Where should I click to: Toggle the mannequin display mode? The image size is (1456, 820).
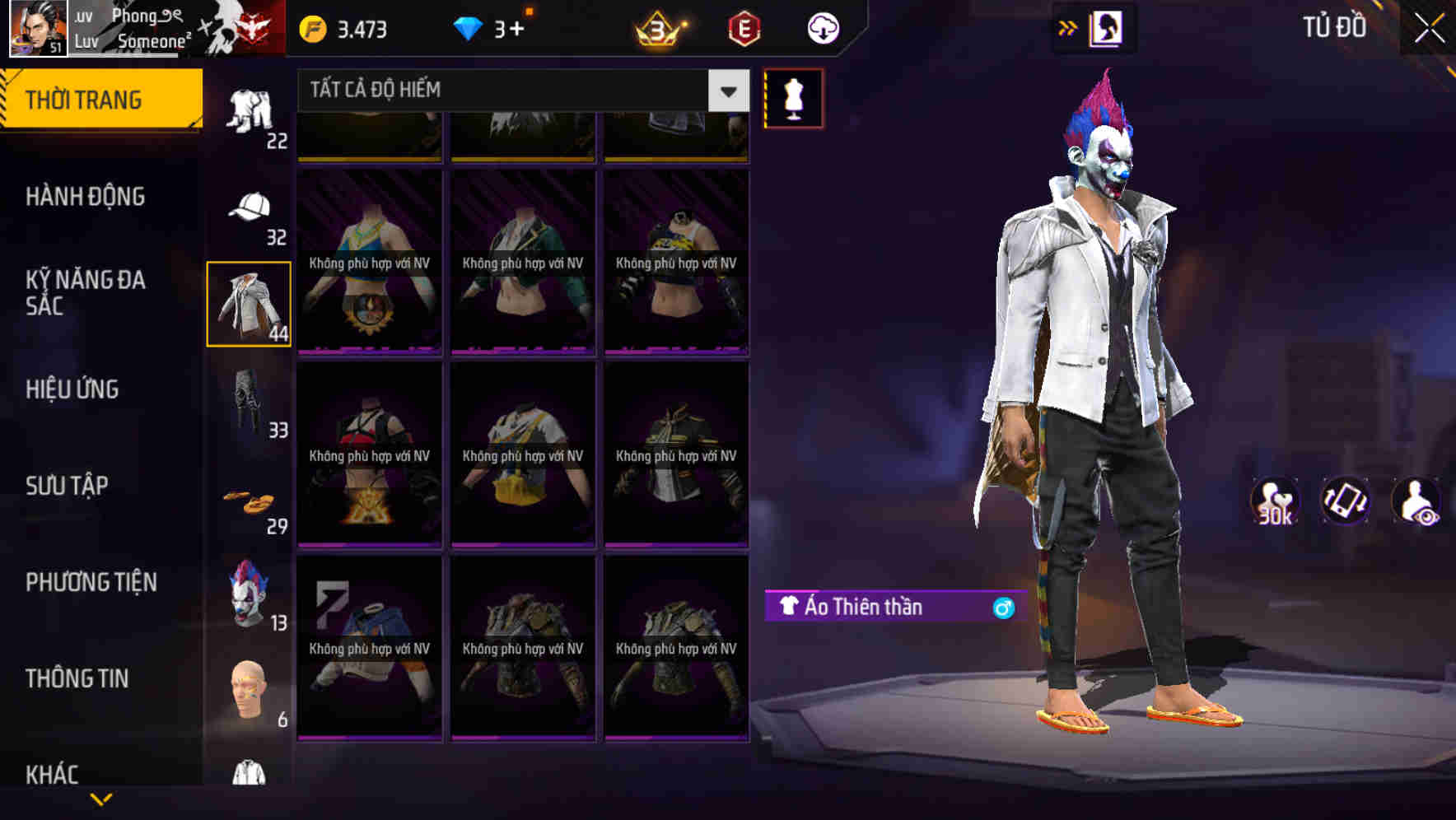click(793, 99)
